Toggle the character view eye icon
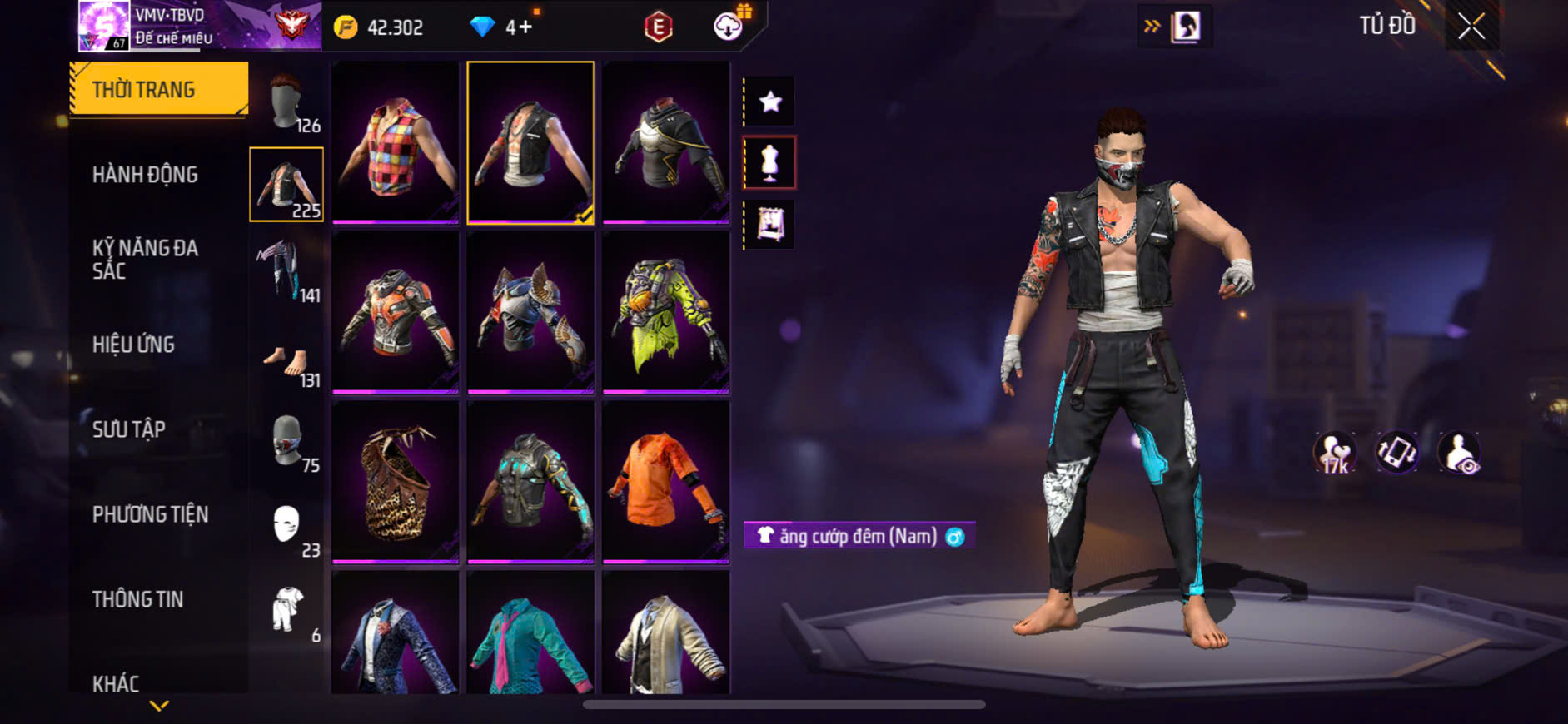 pyautogui.click(x=1460, y=454)
